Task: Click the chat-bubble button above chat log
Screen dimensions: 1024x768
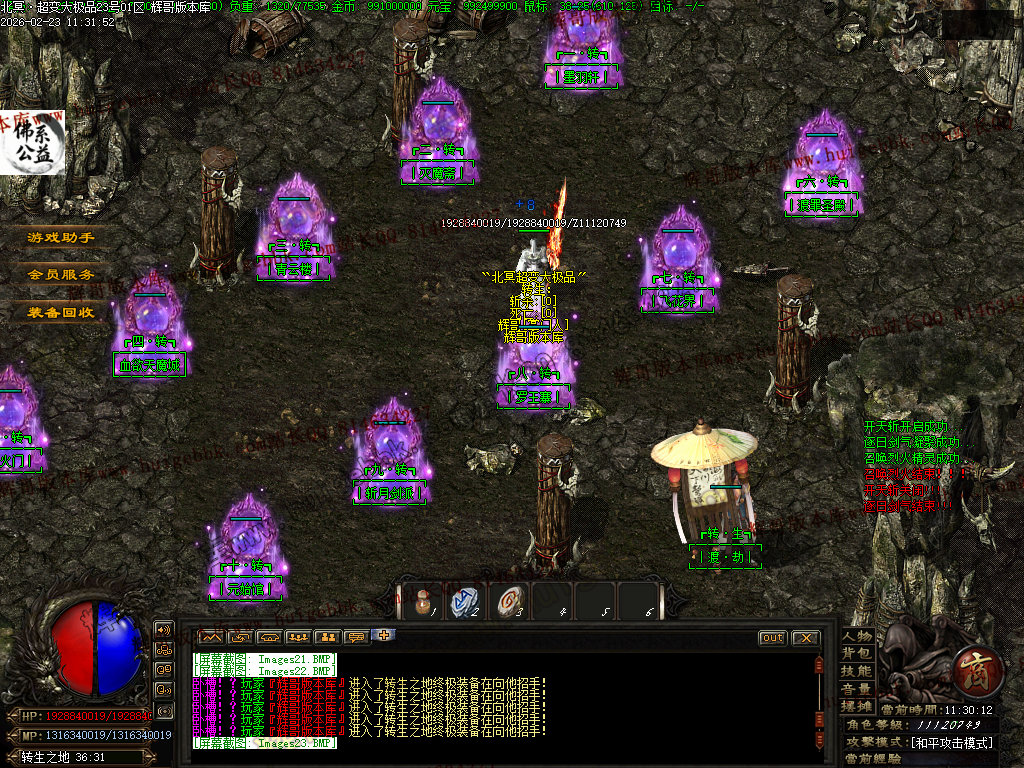Action: [356, 637]
